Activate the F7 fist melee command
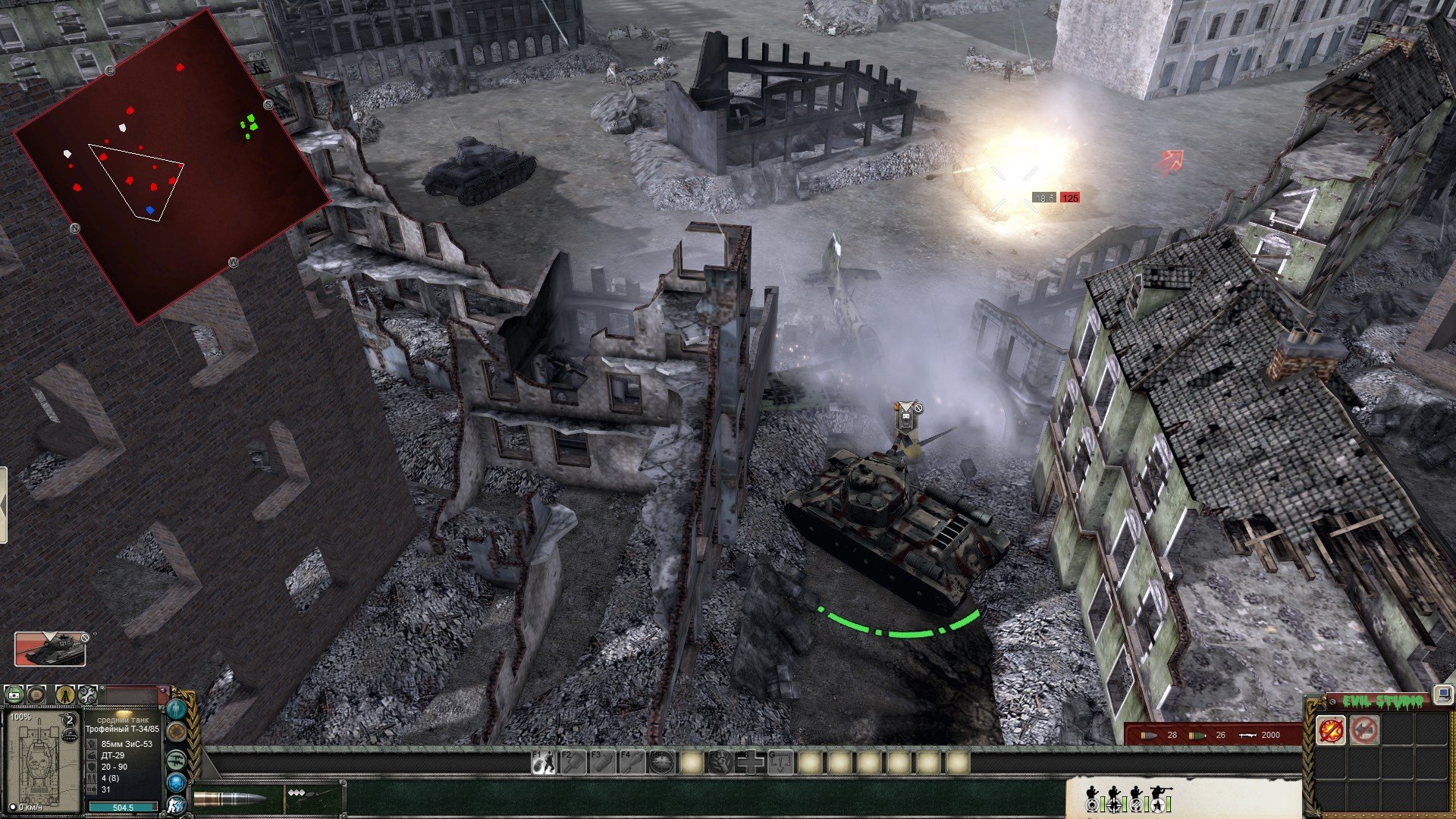Image resolution: width=1456 pixels, height=819 pixels. pyautogui.click(x=721, y=762)
